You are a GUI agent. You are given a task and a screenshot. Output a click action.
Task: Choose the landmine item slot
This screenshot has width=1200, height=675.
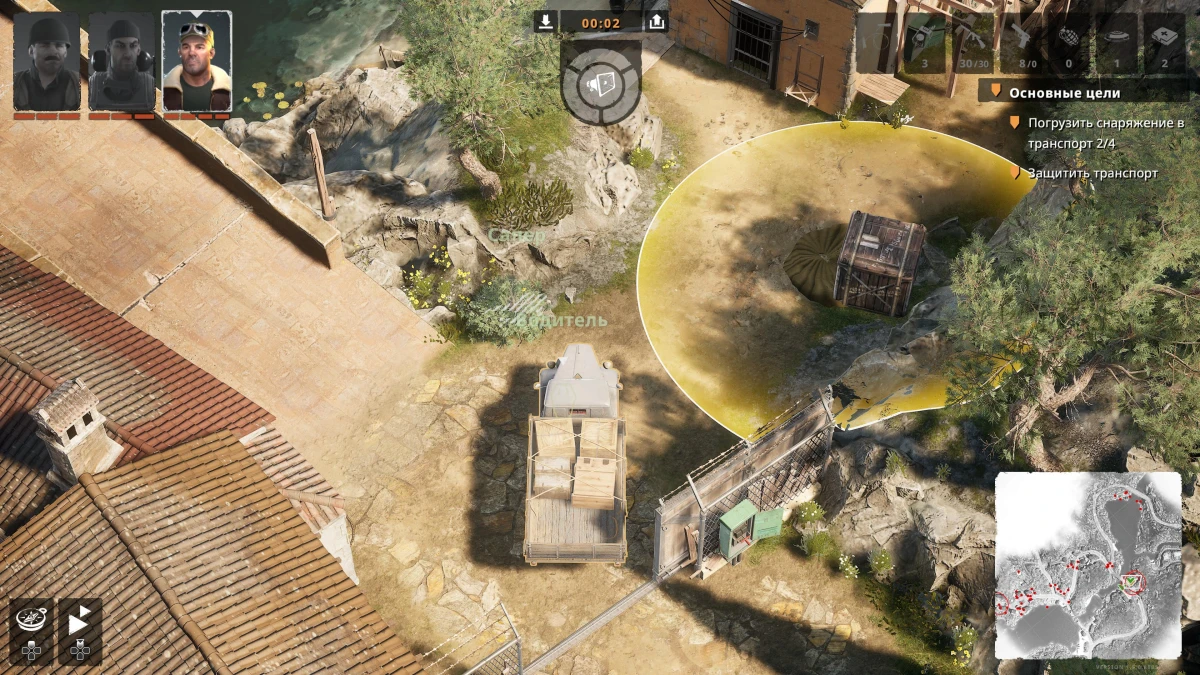pos(1116,42)
